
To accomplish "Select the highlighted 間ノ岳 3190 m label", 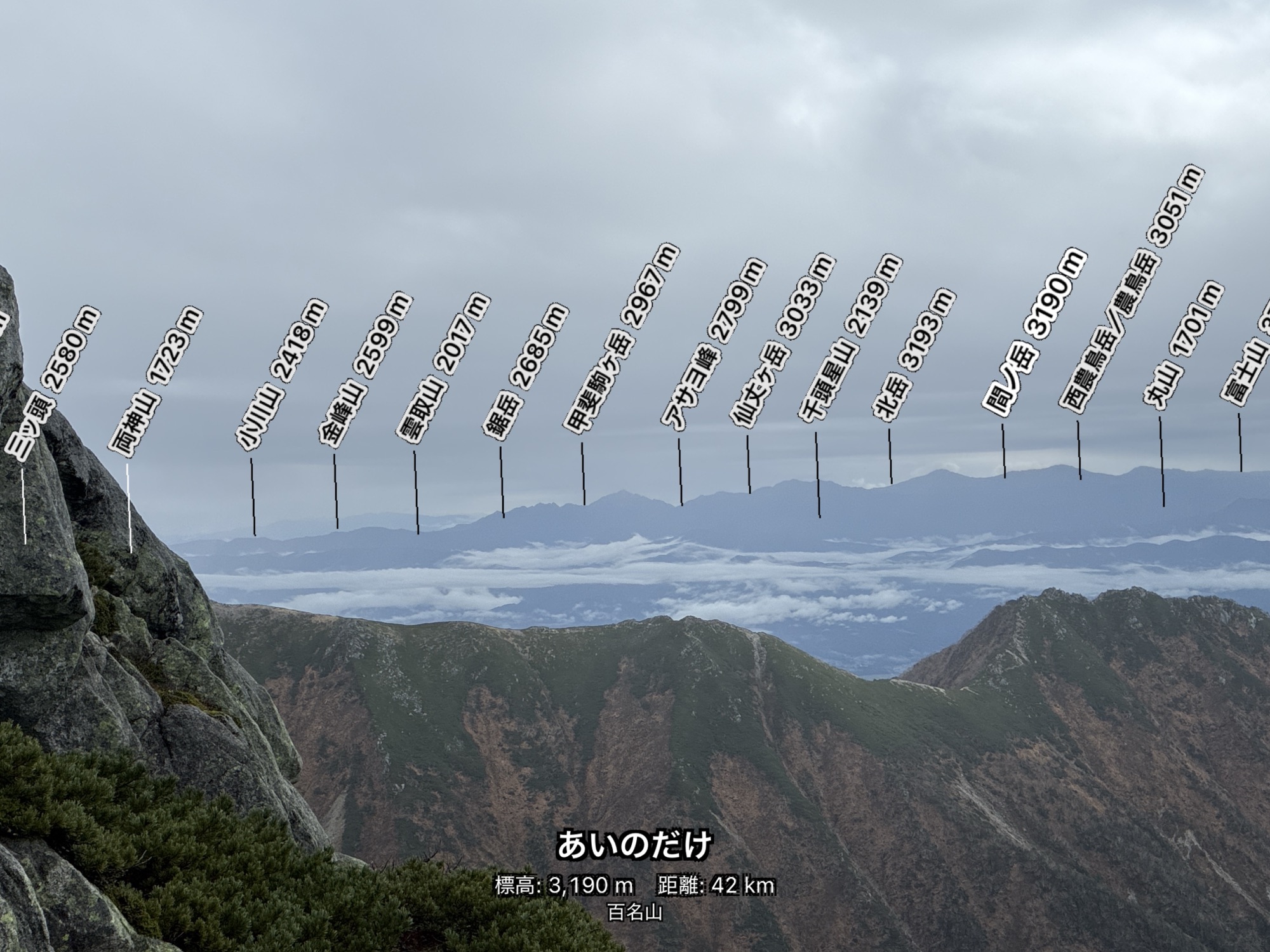I will (x=1034, y=331).
